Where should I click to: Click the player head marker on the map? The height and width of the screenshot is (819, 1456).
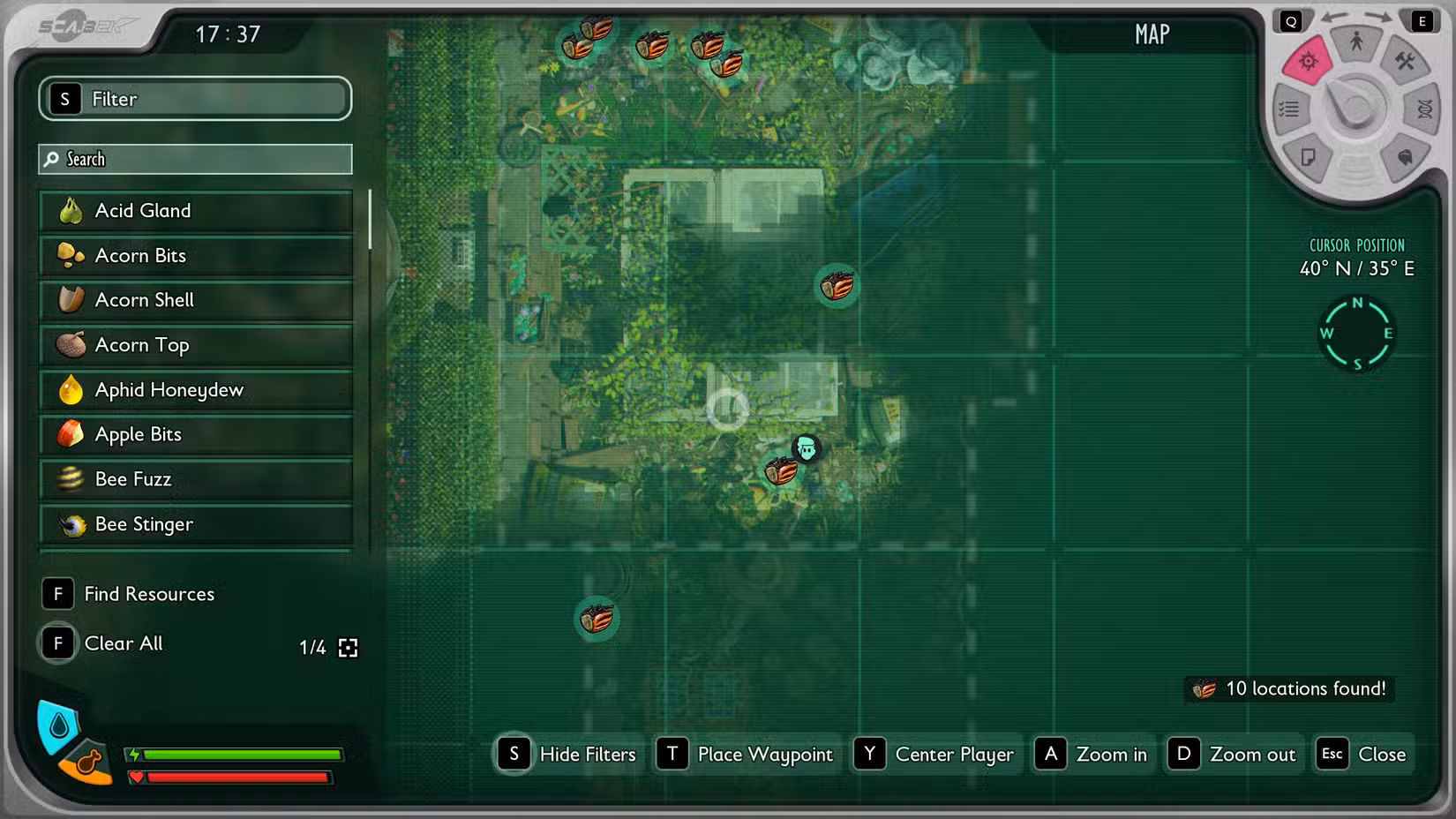coord(807,449)
